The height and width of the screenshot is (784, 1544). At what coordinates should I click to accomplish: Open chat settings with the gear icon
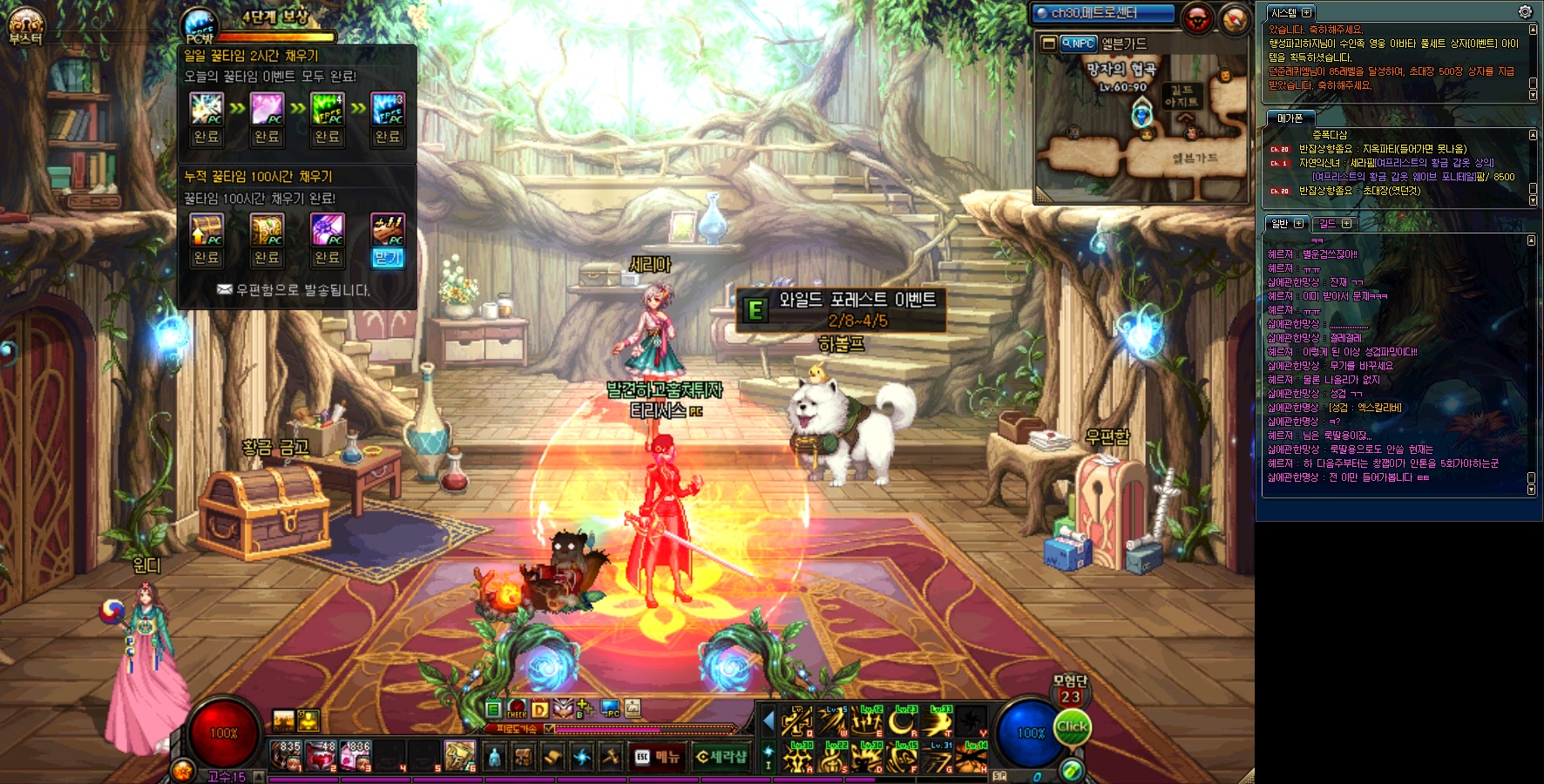[x=1525, y=11]
